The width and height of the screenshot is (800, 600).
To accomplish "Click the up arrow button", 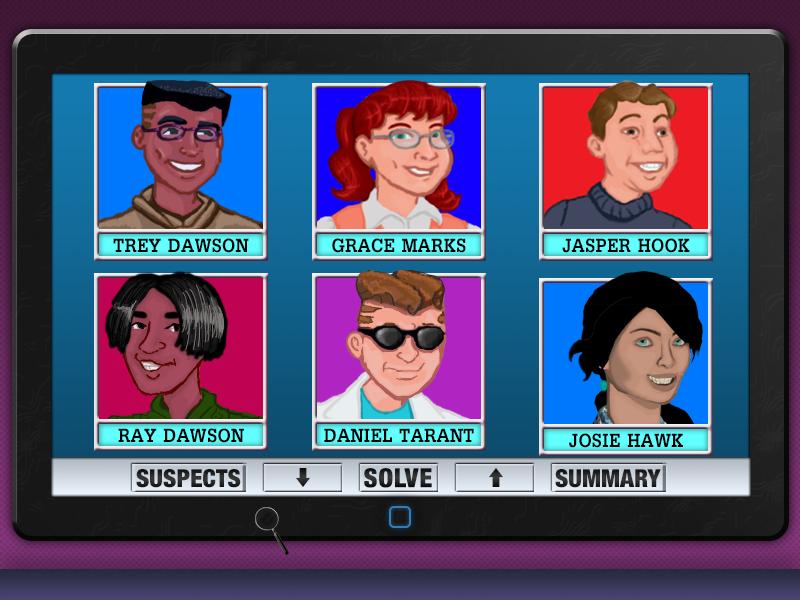I will click(x=494, y=478).
